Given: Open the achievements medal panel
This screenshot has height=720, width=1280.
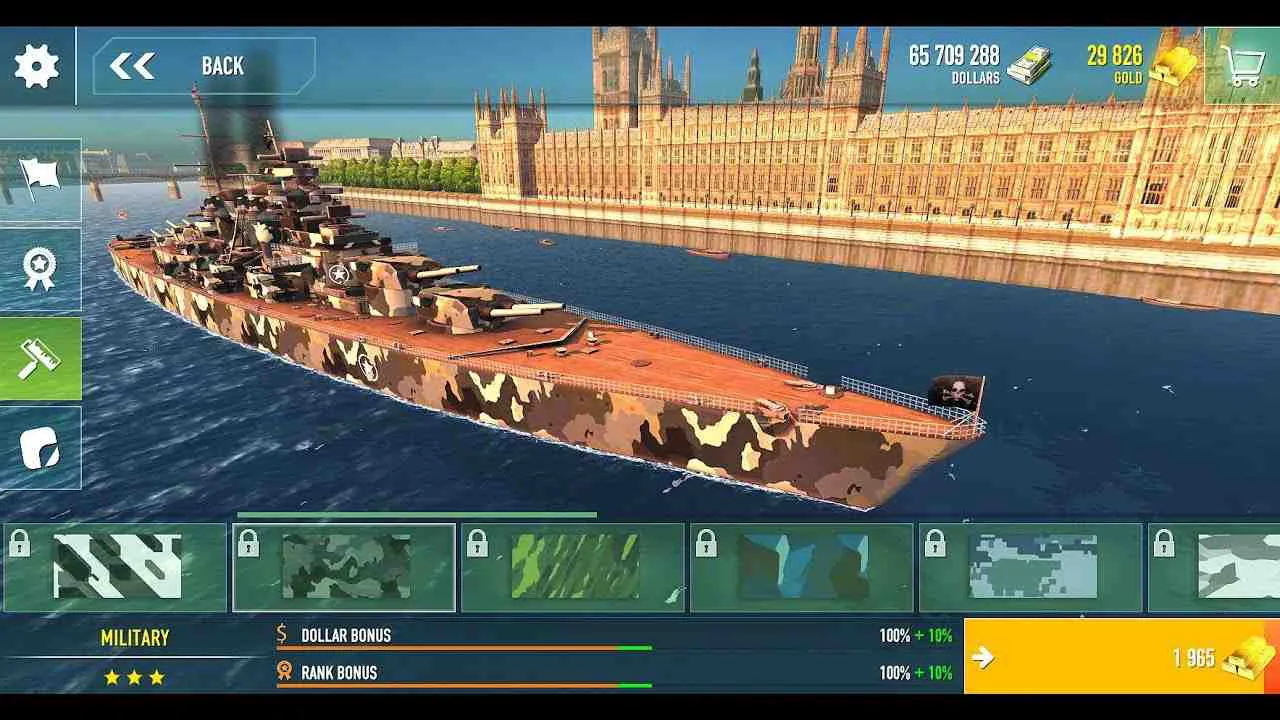Looking at the screenshot, I should [x=39, y=267].
